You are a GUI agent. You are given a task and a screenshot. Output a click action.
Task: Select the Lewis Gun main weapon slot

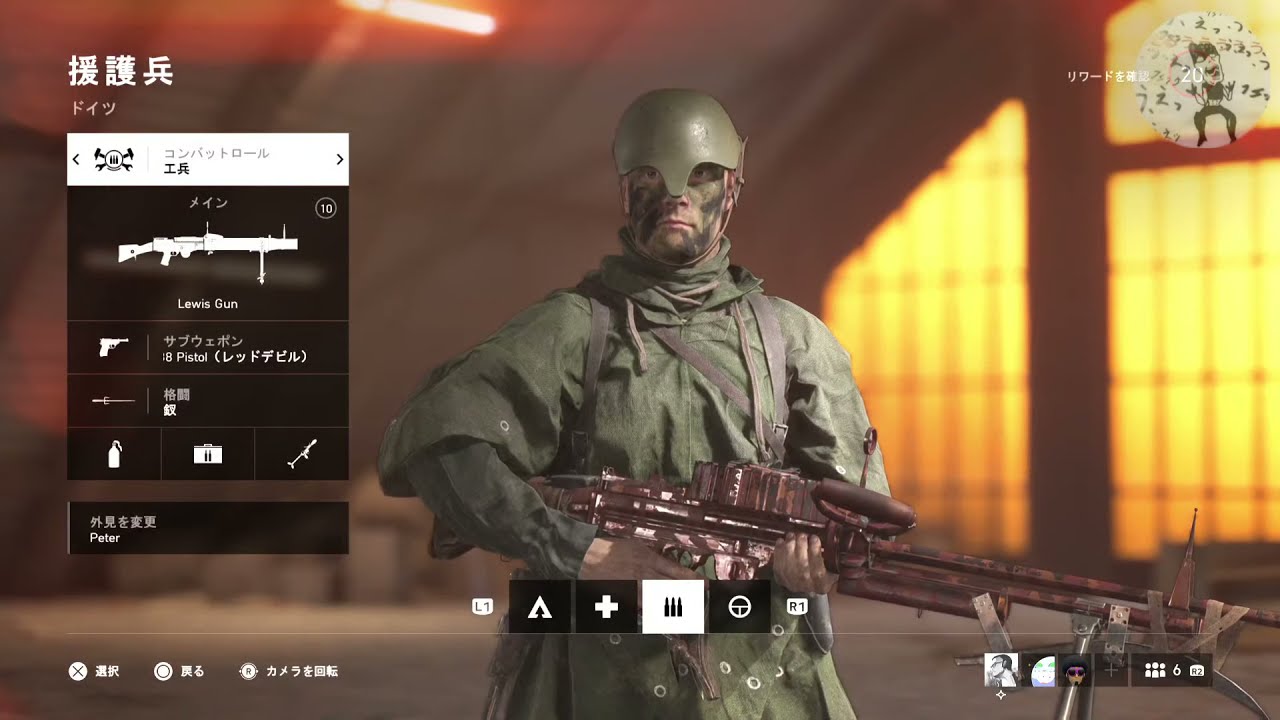point(208,253)
